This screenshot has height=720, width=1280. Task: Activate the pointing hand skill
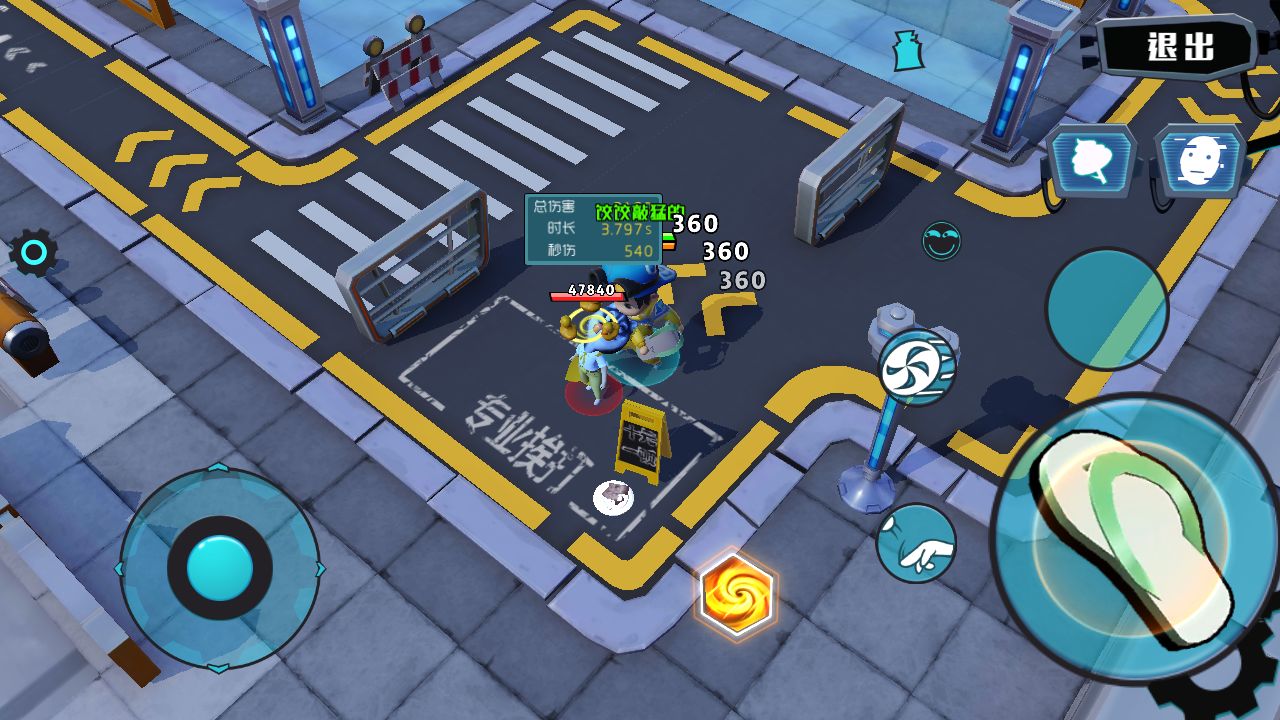click(x=916, y=543)
